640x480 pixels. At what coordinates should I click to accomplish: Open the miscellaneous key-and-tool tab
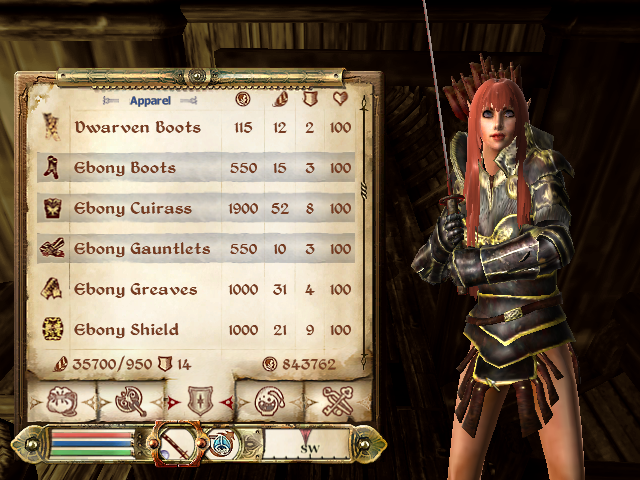[x=337, y=403]
